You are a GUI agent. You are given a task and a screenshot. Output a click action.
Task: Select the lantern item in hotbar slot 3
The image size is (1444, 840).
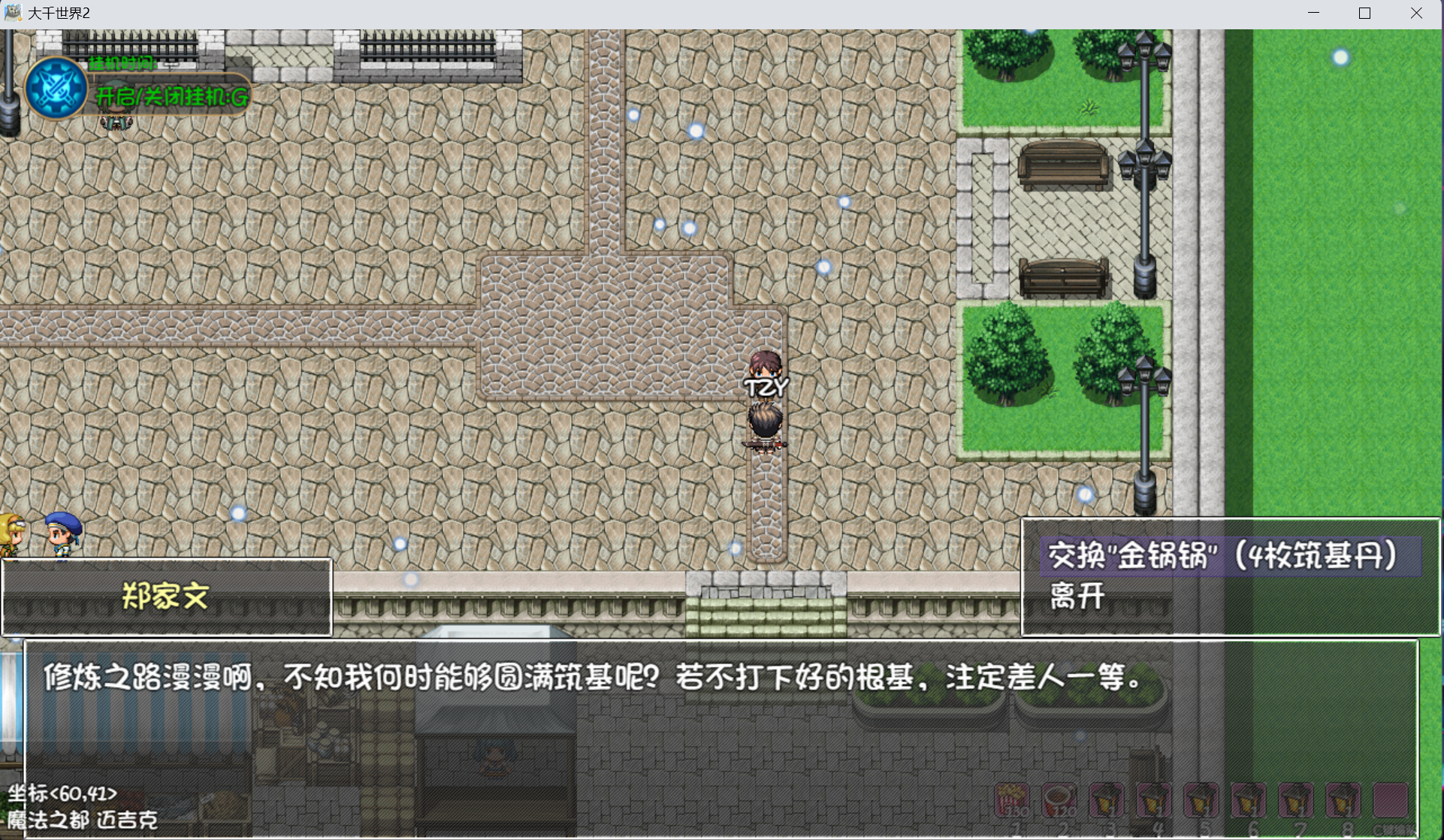(1105, 801)
